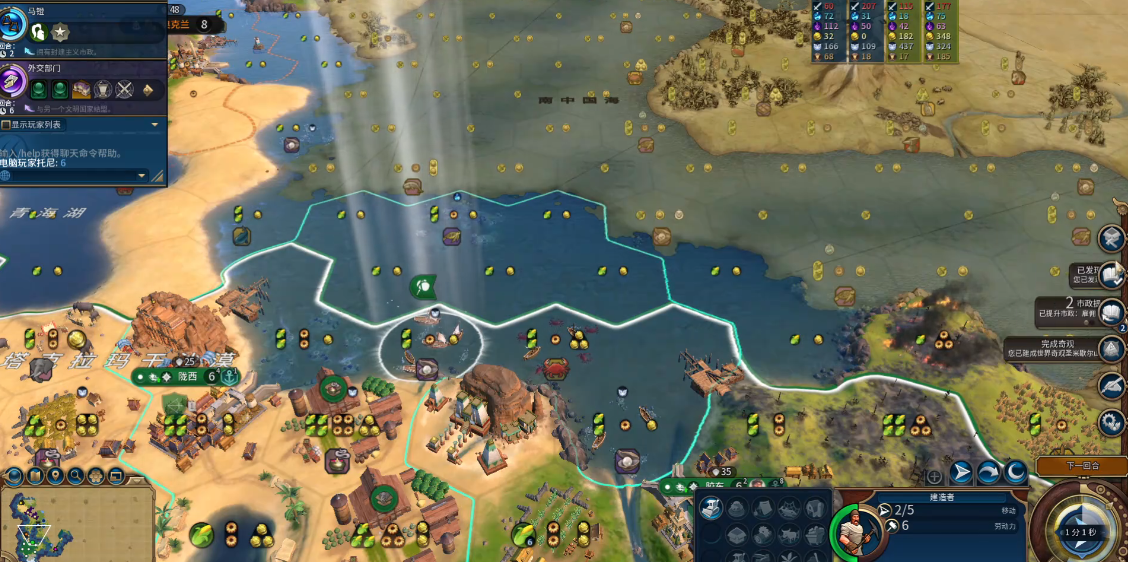
Task: Open the chat target dropdown arrow
Action: click(x=141, y=176)
